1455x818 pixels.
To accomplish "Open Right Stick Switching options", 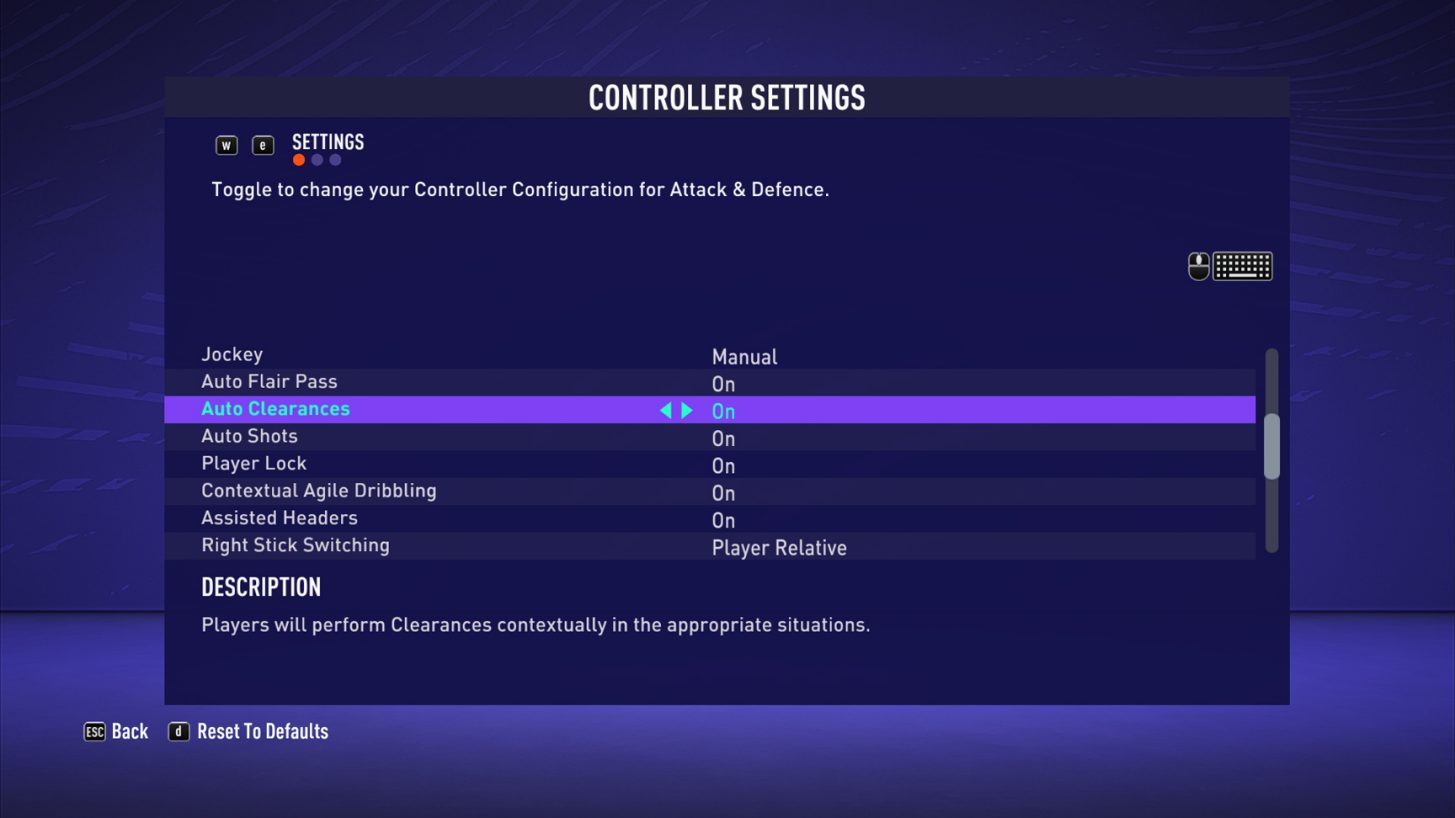I will pos(779,547).
